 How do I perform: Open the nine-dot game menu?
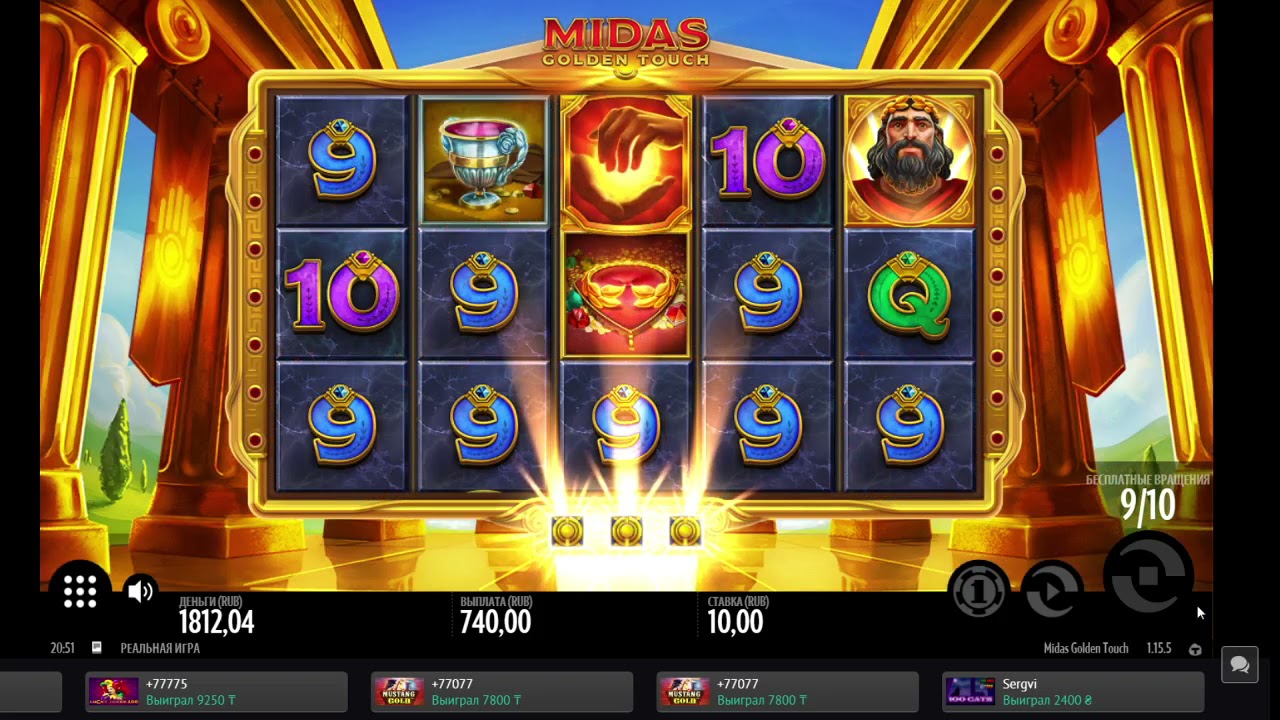[x=80, y=591]
